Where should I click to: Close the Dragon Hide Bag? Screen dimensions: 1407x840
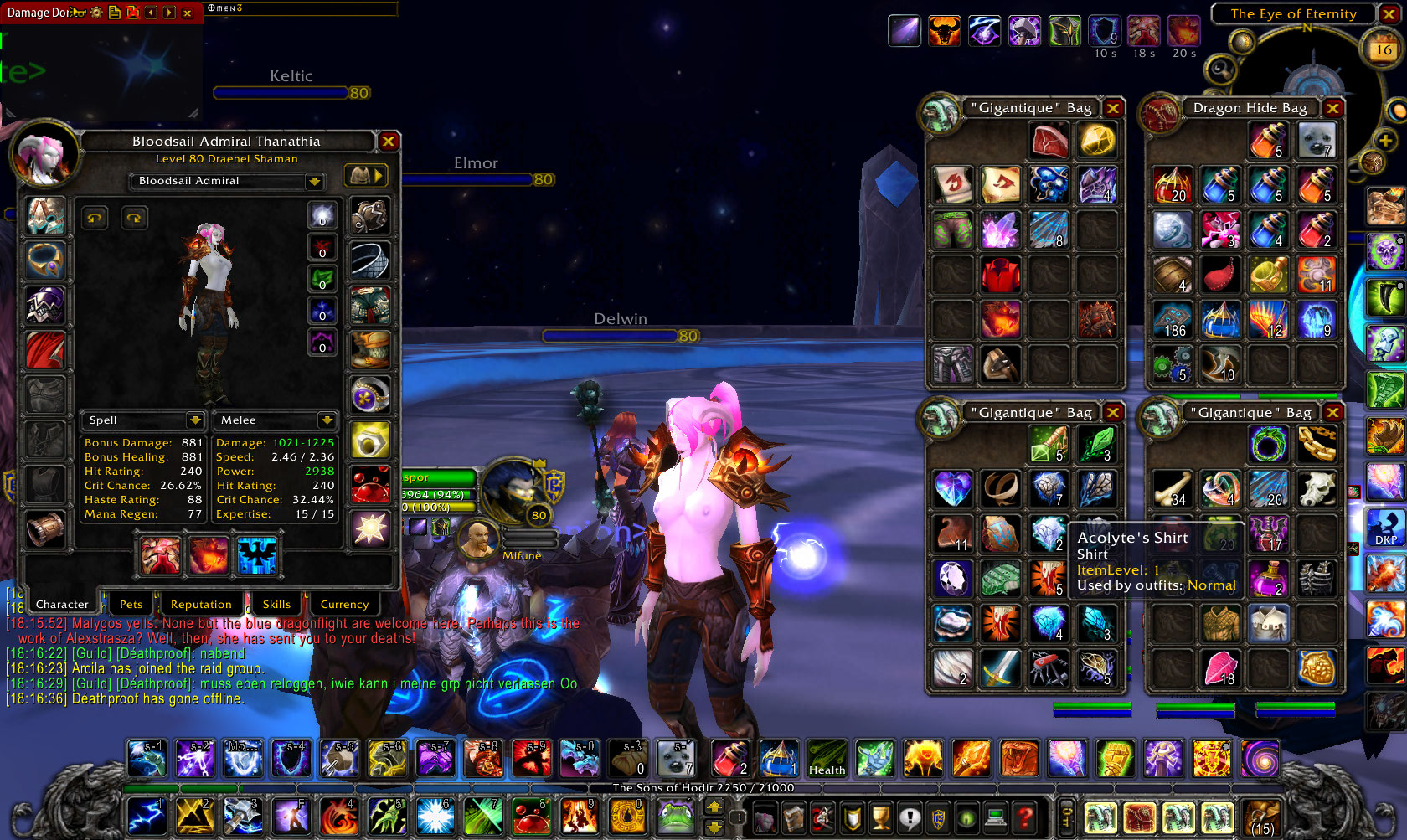1332,108
